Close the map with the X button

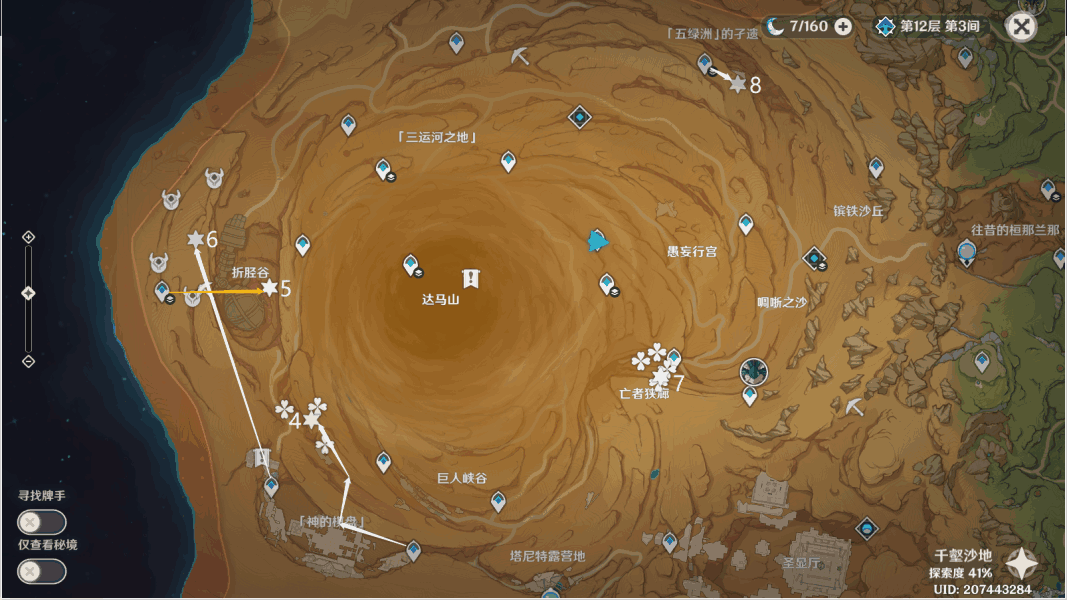tap(1020, 27)
